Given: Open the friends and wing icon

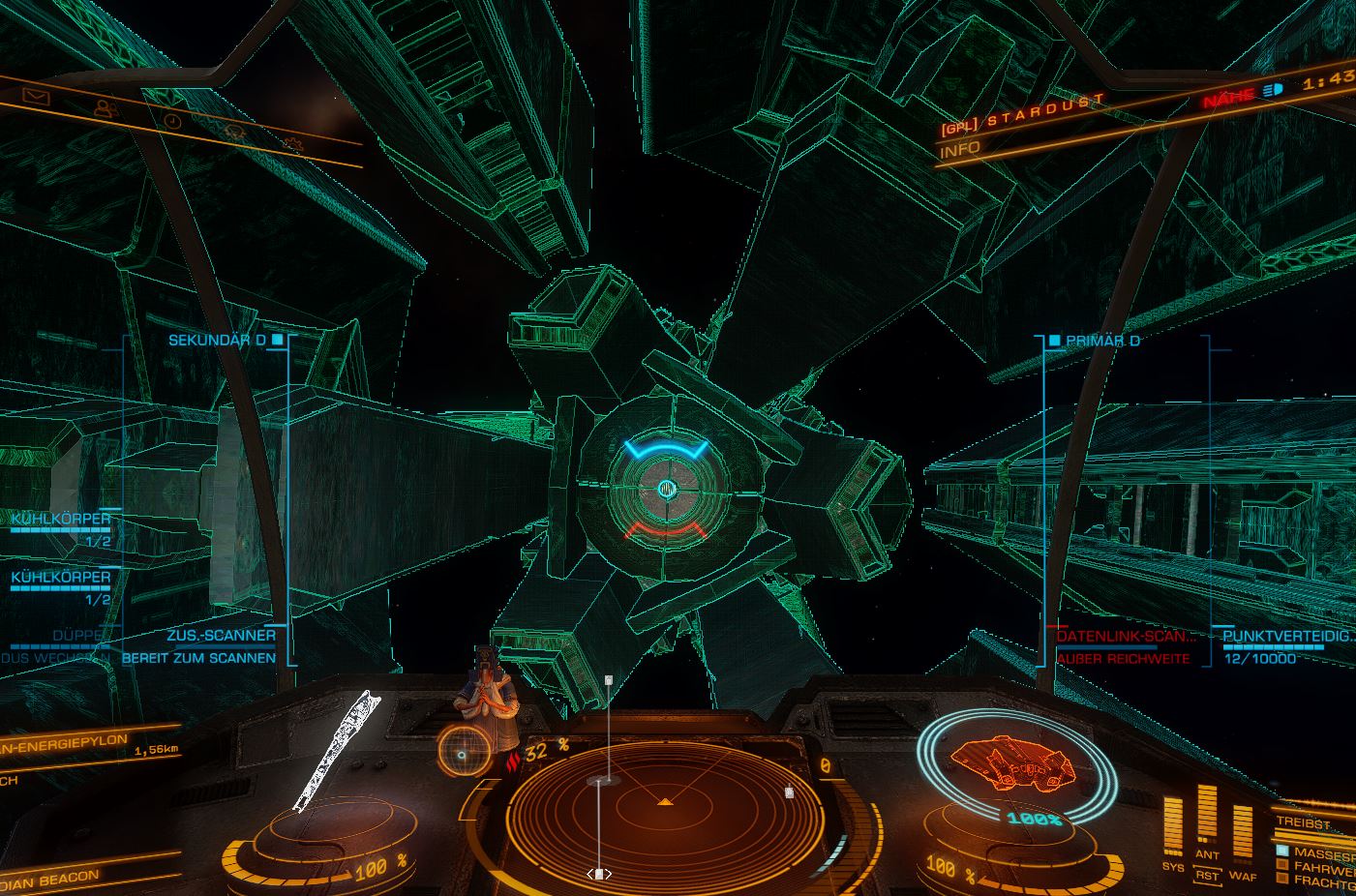Looking at the screenshot, I should click(x=105, y=108).
